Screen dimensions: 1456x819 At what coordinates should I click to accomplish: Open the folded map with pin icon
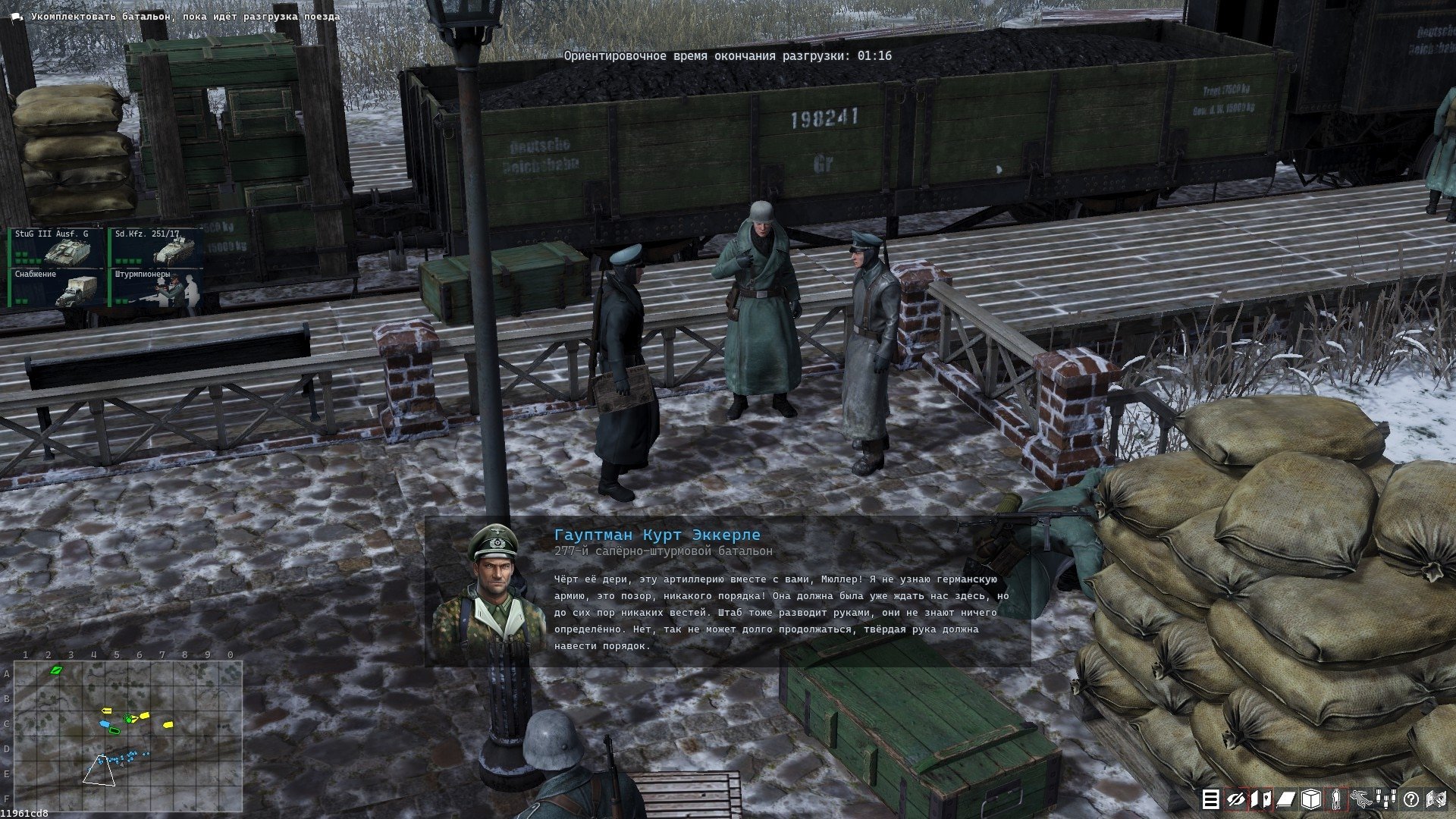(1261, 799)
